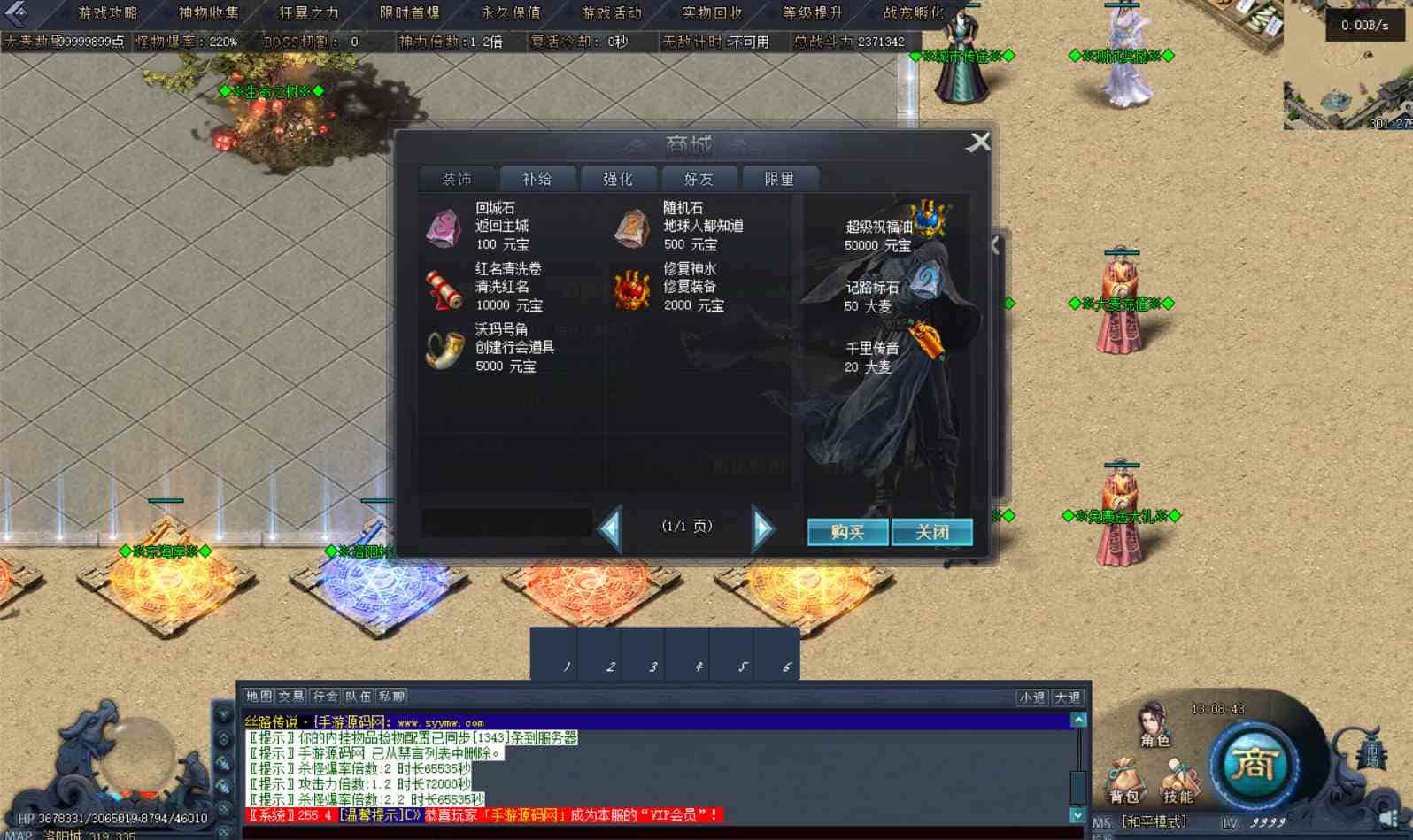The image size is (1413, 840).
Task: Click the 沃玛号角 horn icon
Action: (x=444, y=349)
